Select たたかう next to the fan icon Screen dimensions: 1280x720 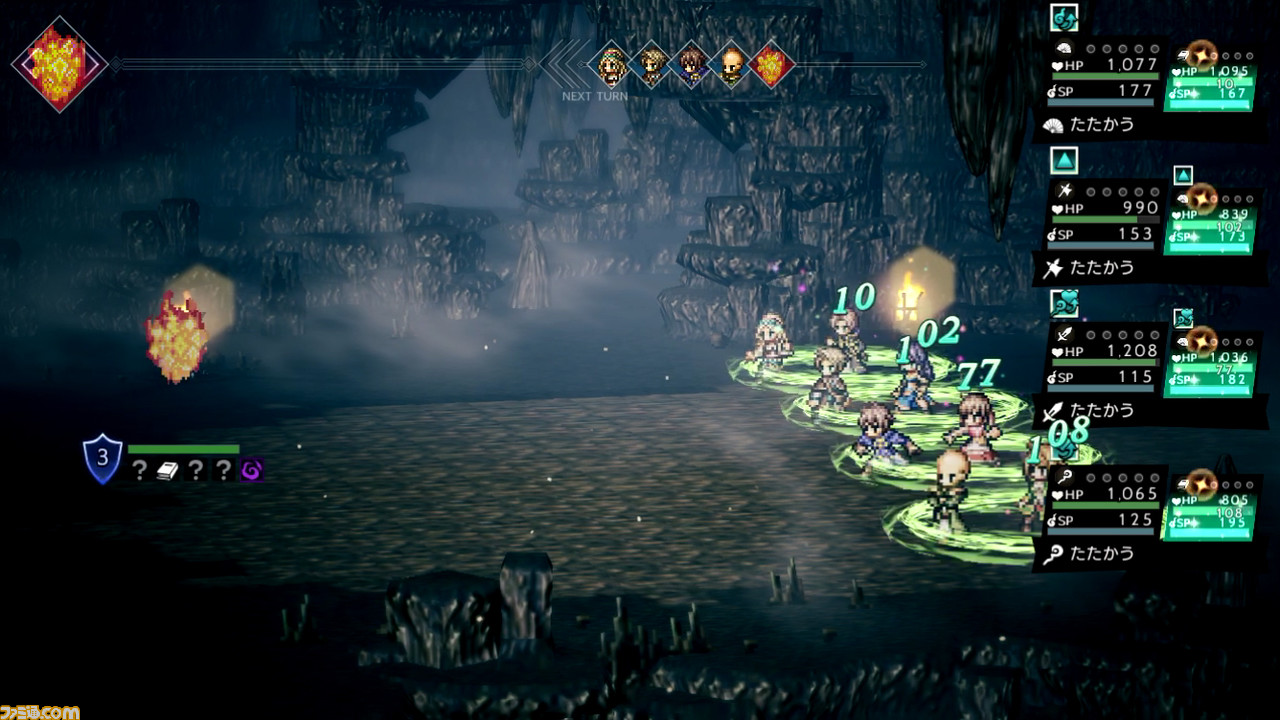pos(1102,126)
